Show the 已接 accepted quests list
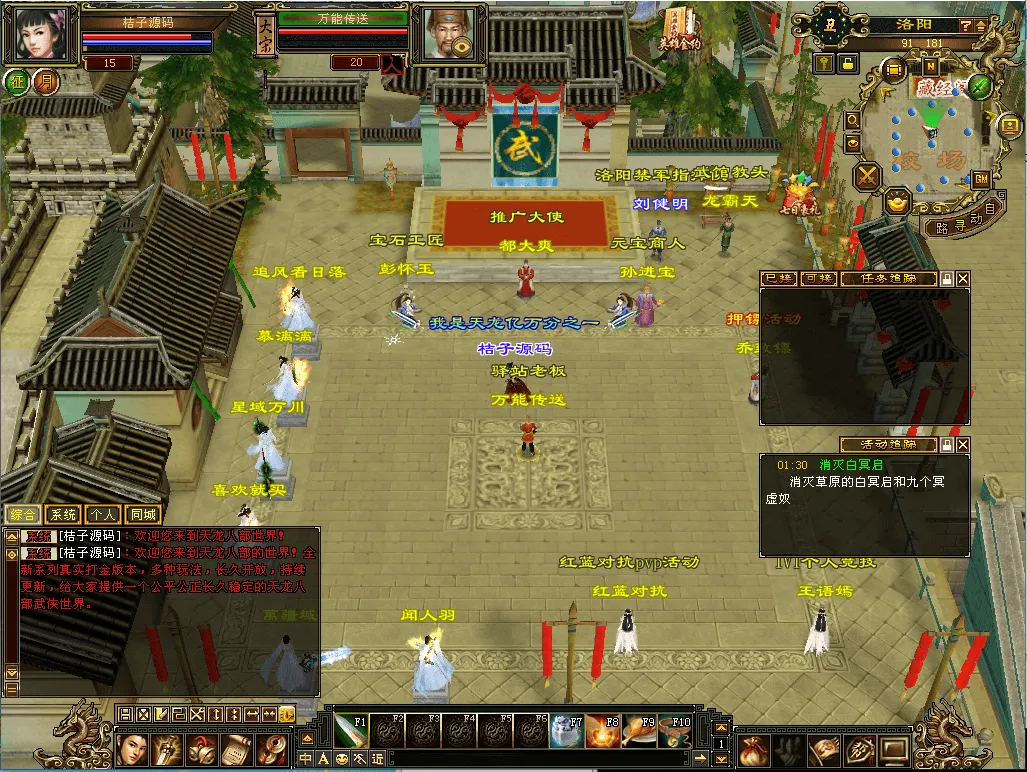This screenshot has width=1027, height=772. tap(778, 279)
